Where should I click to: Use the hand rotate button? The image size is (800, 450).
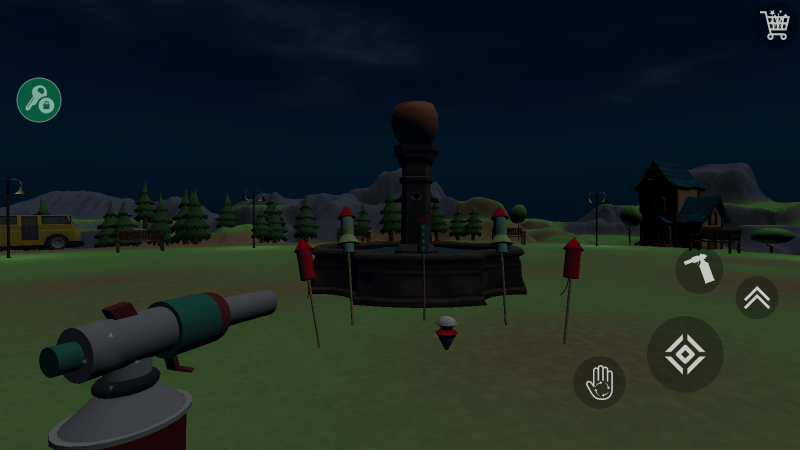[599, 383]
